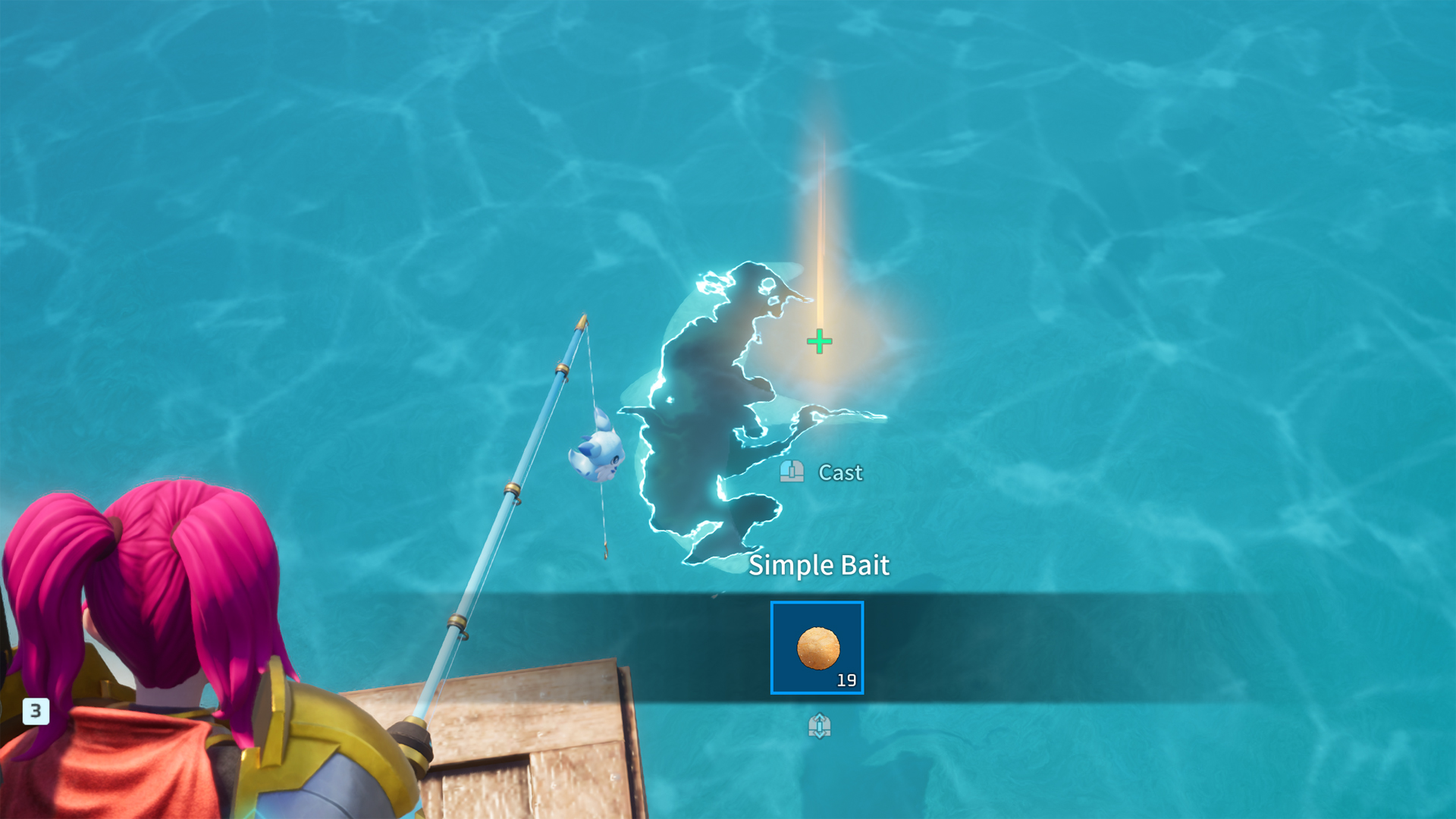Select the Simple Bait slot
1456x819 pixels.
tap(817, 648)
